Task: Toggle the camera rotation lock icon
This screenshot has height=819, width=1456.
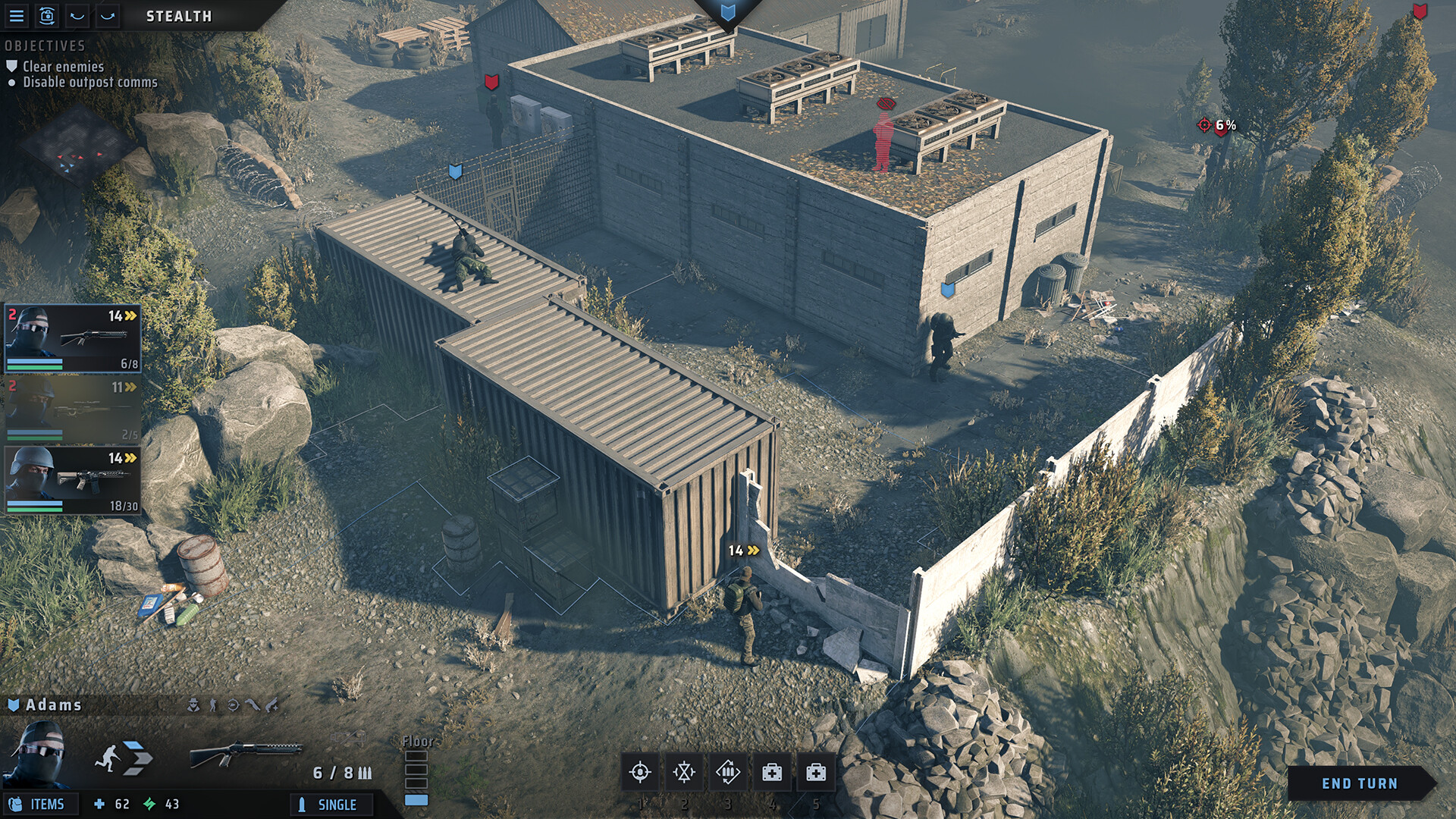Action: (47, 16)
